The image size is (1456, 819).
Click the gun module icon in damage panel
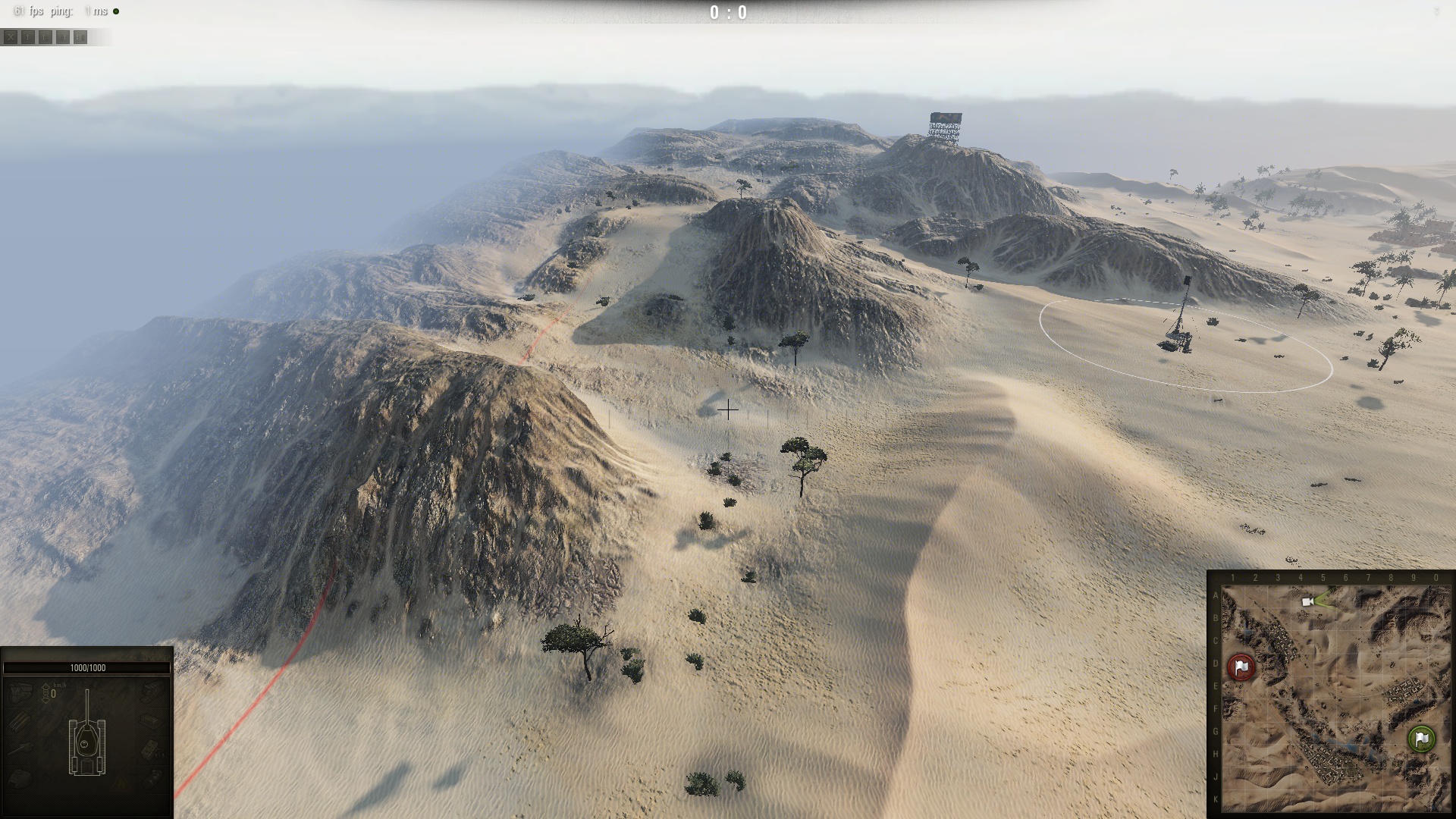tap(20, 748)
